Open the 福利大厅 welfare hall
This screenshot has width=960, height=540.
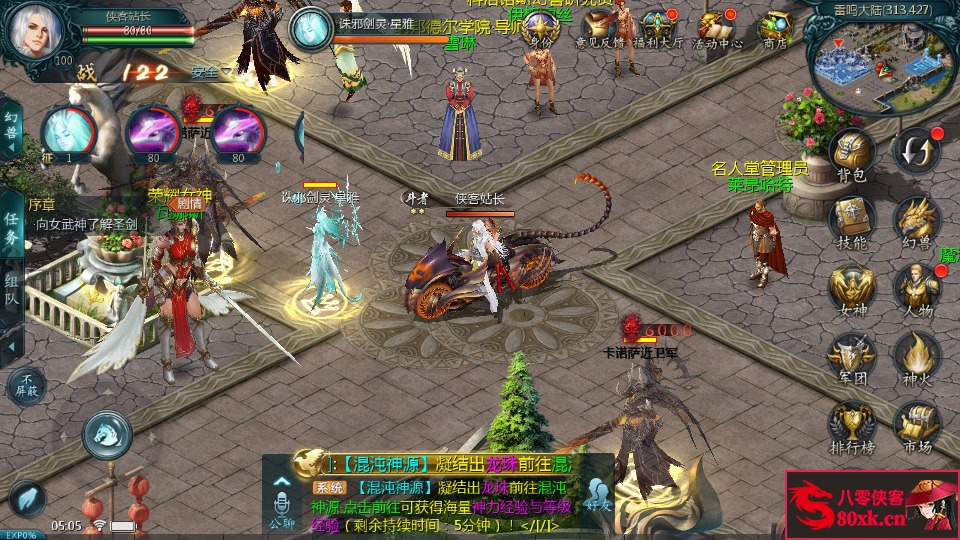tap(661, 30)
